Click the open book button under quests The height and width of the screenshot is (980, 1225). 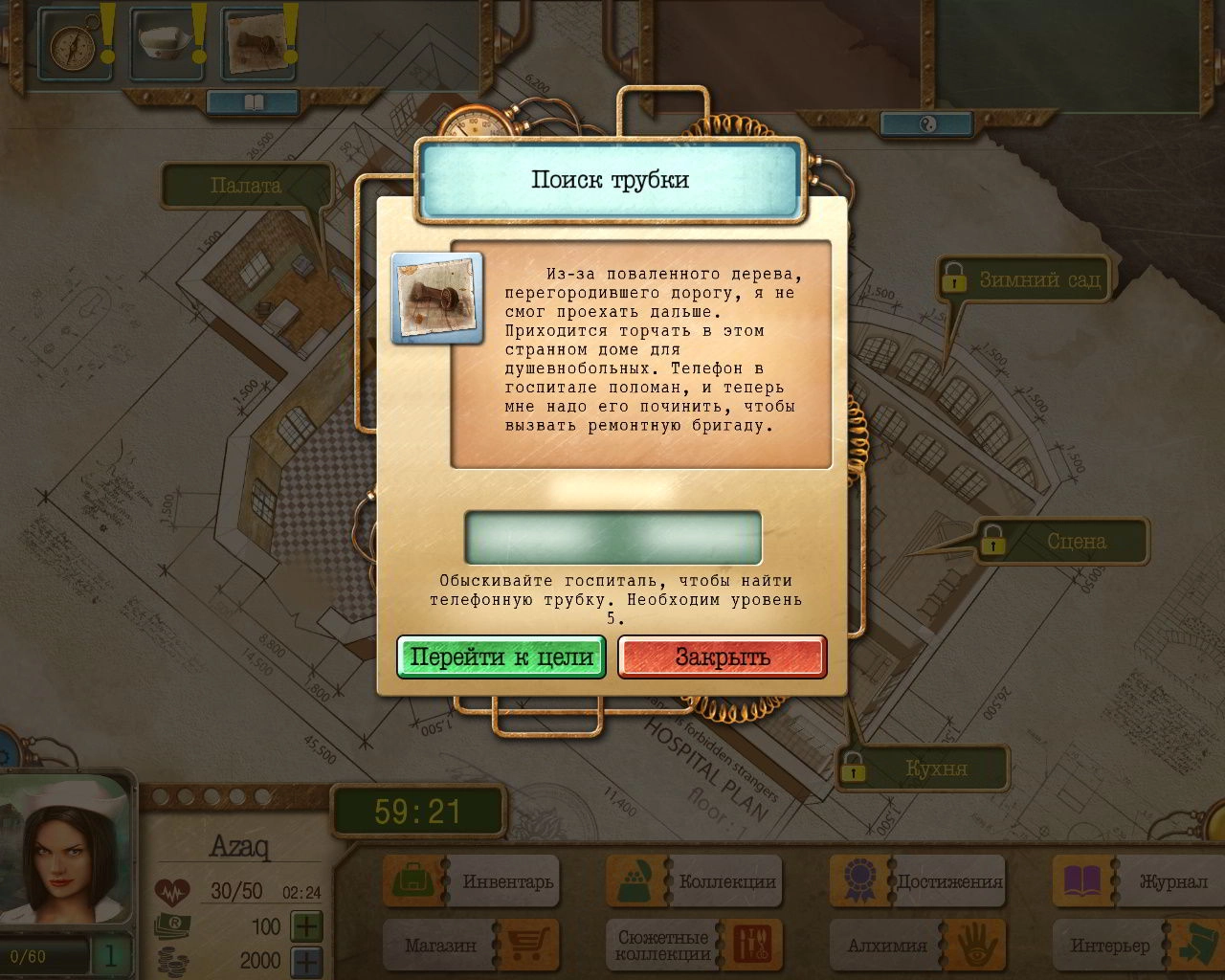253,101
